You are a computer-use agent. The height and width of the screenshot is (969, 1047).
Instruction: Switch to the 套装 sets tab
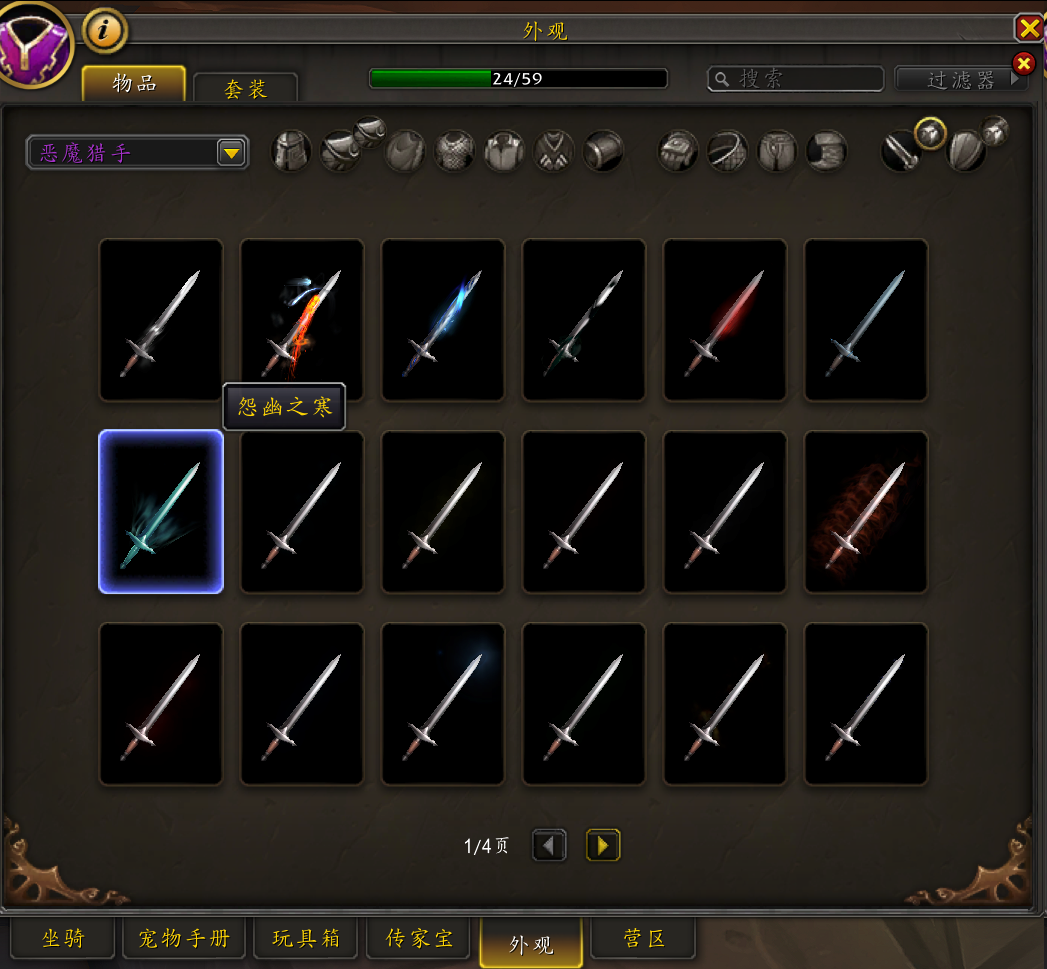(245, 89)
